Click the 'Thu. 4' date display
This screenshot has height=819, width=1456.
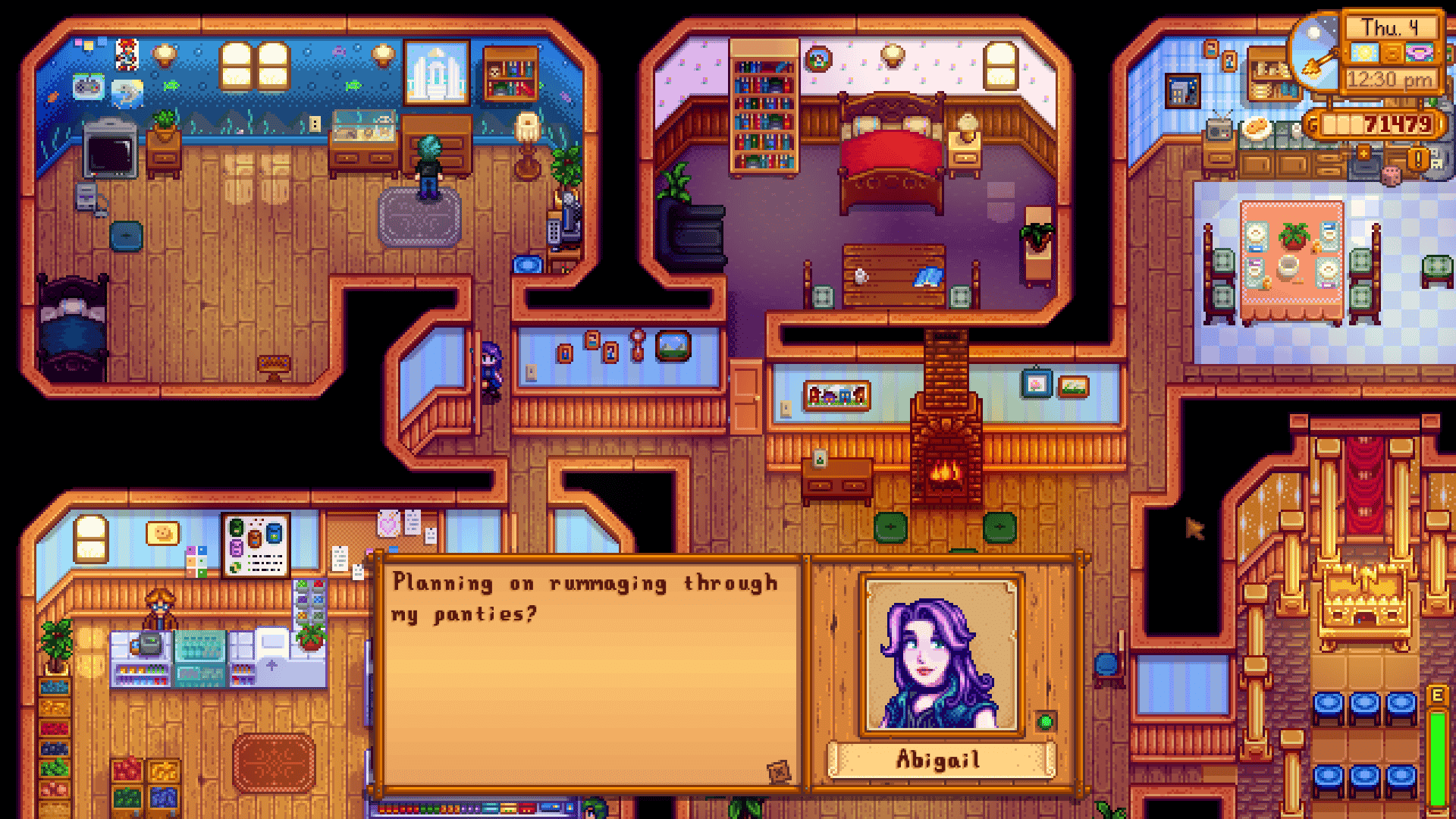(x=1392, y=27)
